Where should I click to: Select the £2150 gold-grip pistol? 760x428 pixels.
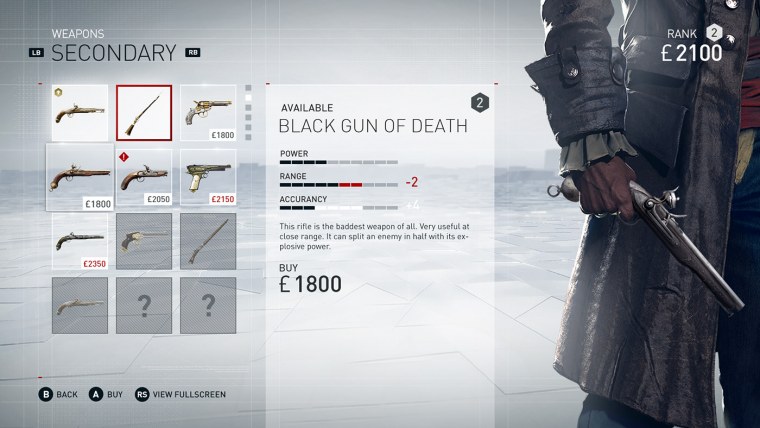pos(208,176)
